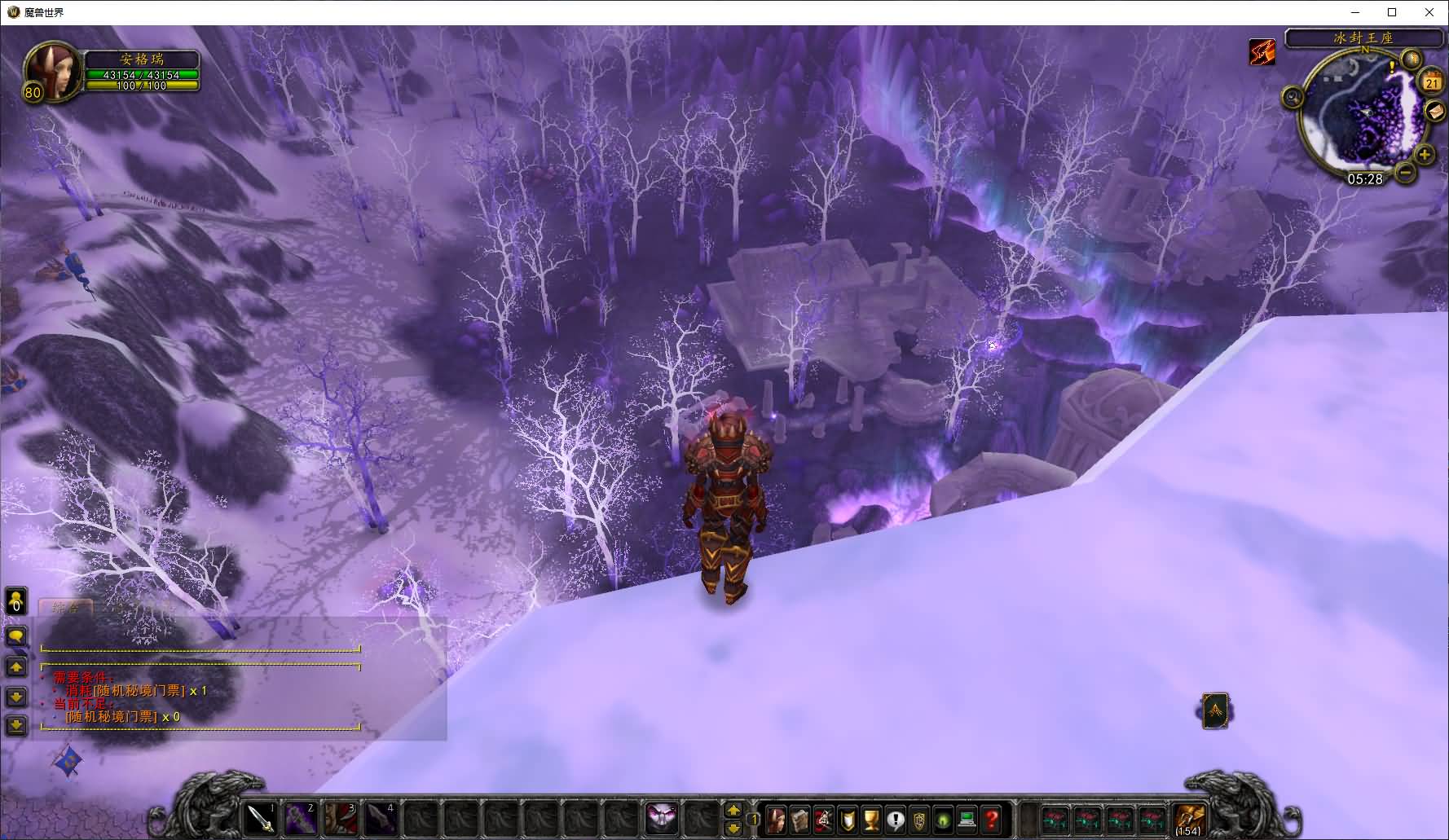Zoom in the minimap with plus button
1449x840 pixels.
pyautogui.click(x=1425, y=154)
